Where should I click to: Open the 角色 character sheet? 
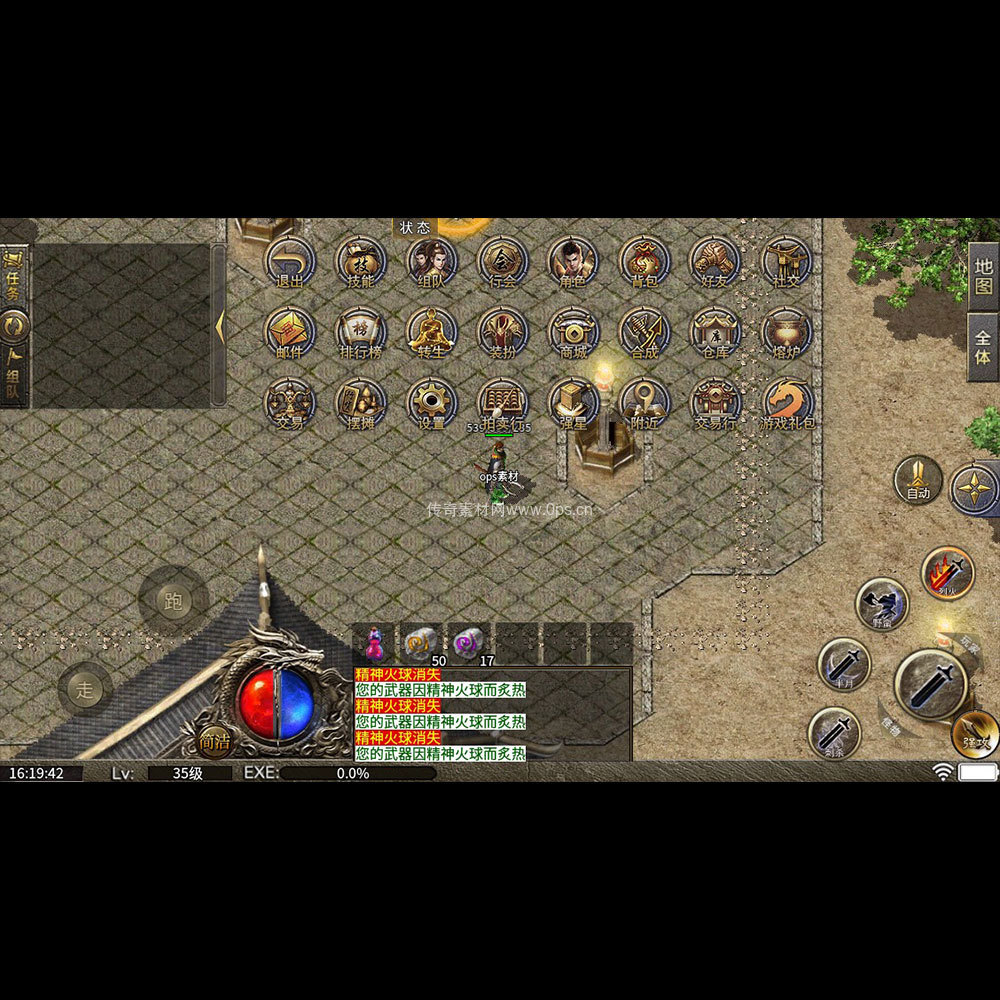573,261
